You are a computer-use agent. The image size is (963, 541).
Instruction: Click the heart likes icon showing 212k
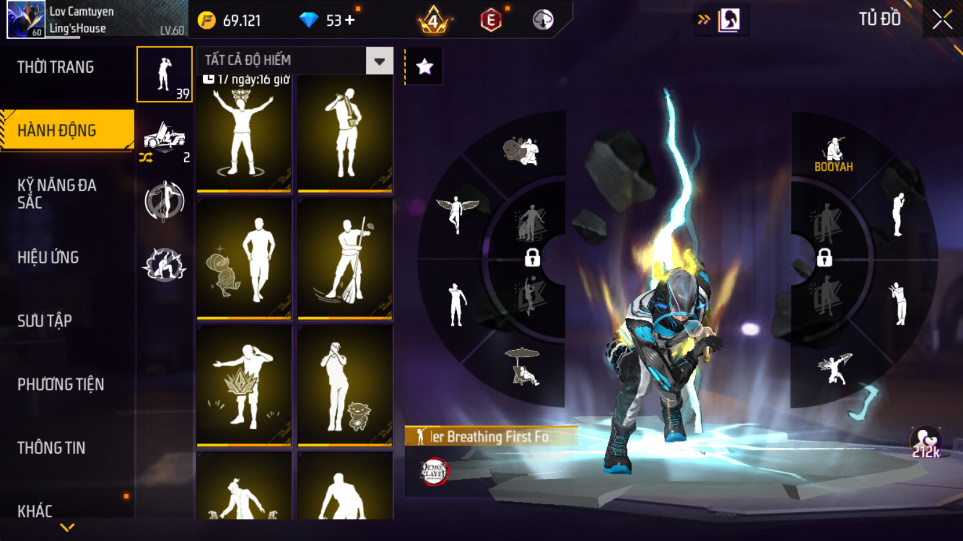coord(926,442)
